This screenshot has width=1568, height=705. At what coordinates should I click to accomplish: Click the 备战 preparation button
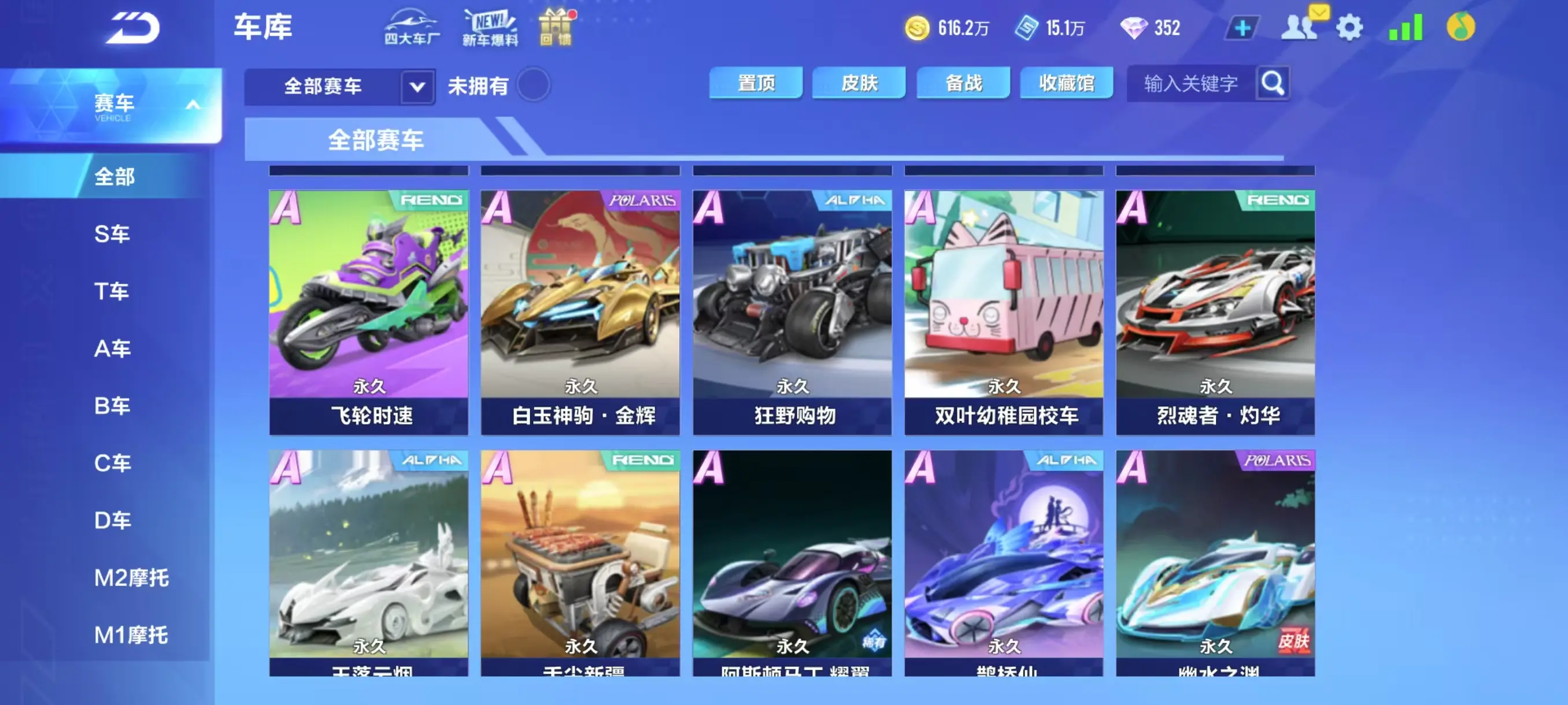click(x=962, y=83)
